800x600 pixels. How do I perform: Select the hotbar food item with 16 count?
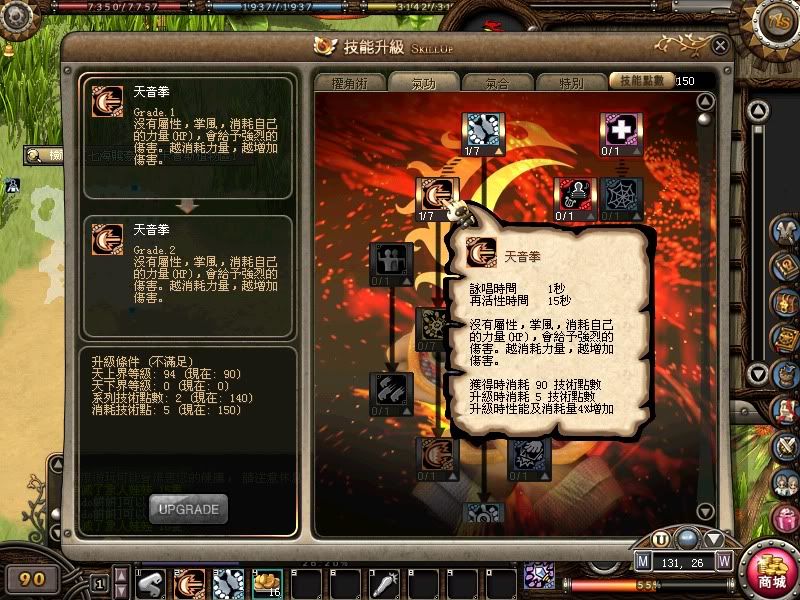(x=268, y=583)
